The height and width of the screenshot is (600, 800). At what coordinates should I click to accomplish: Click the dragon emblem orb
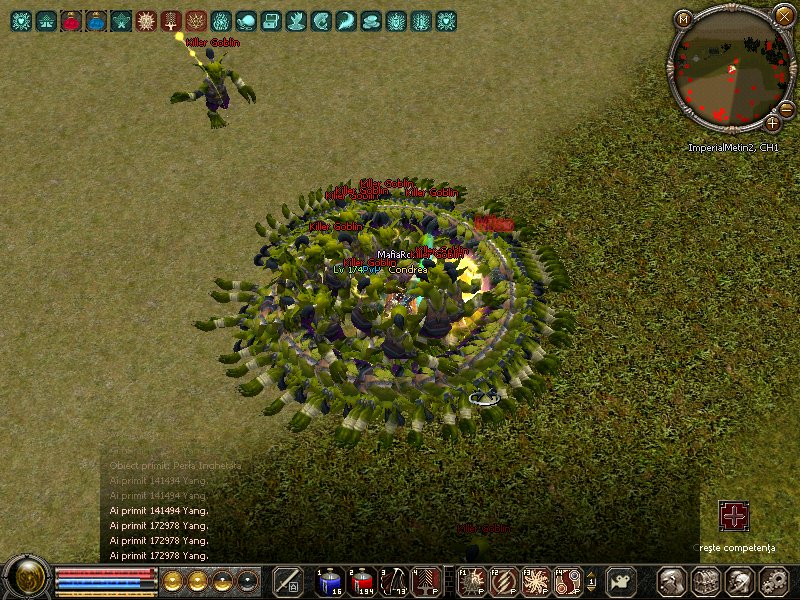point(27,578)
